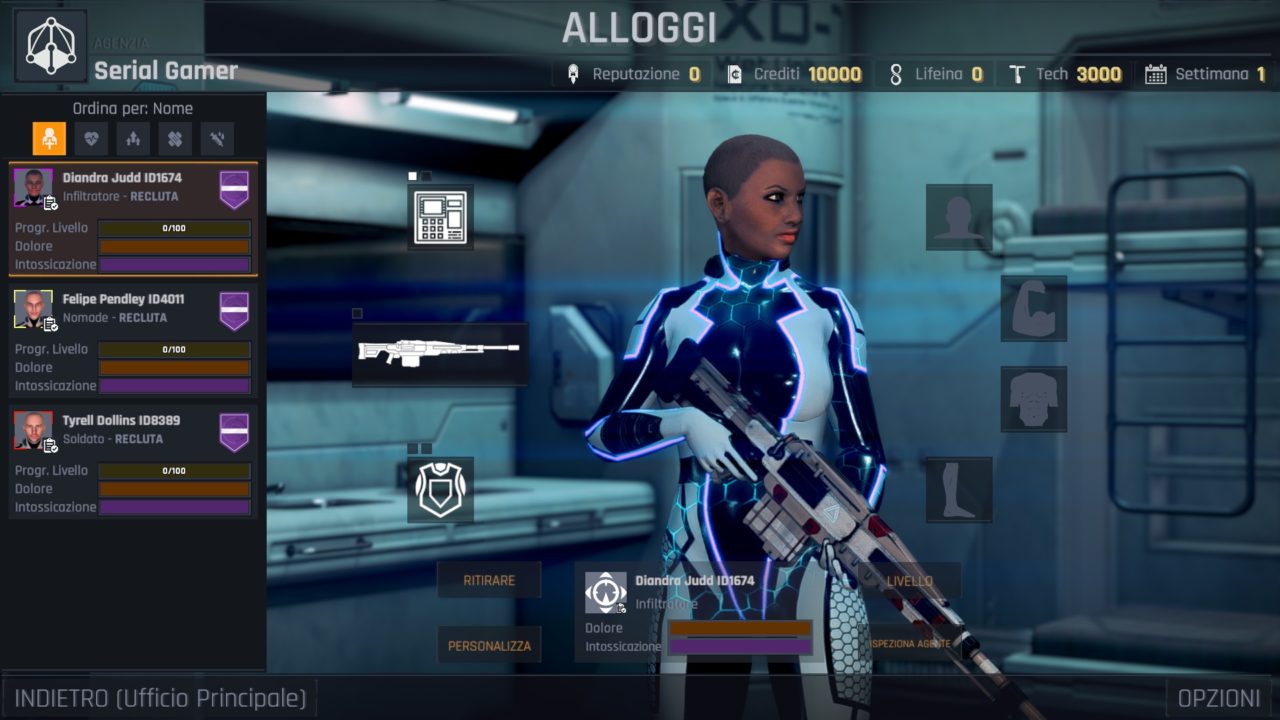This screenshot has height=720, width=1280.
Task: Open the LIVELLO button
Action: click(909, 580)
